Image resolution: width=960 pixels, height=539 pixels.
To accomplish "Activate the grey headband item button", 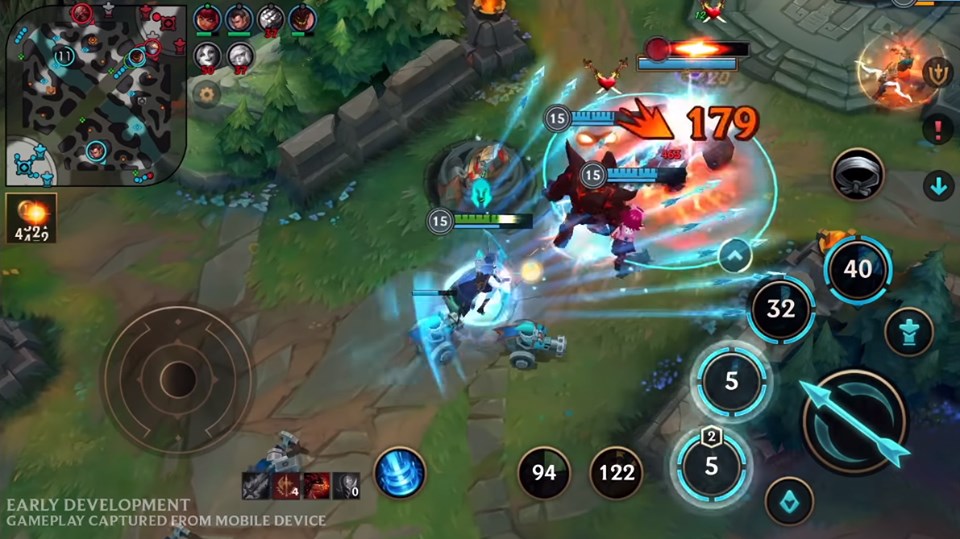I will [858, 173].
